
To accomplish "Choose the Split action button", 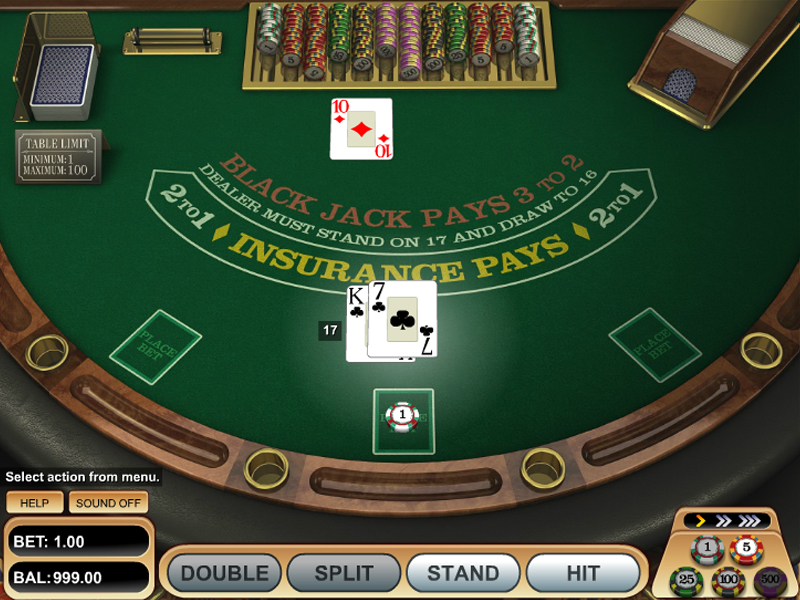I will pos(343,573).
